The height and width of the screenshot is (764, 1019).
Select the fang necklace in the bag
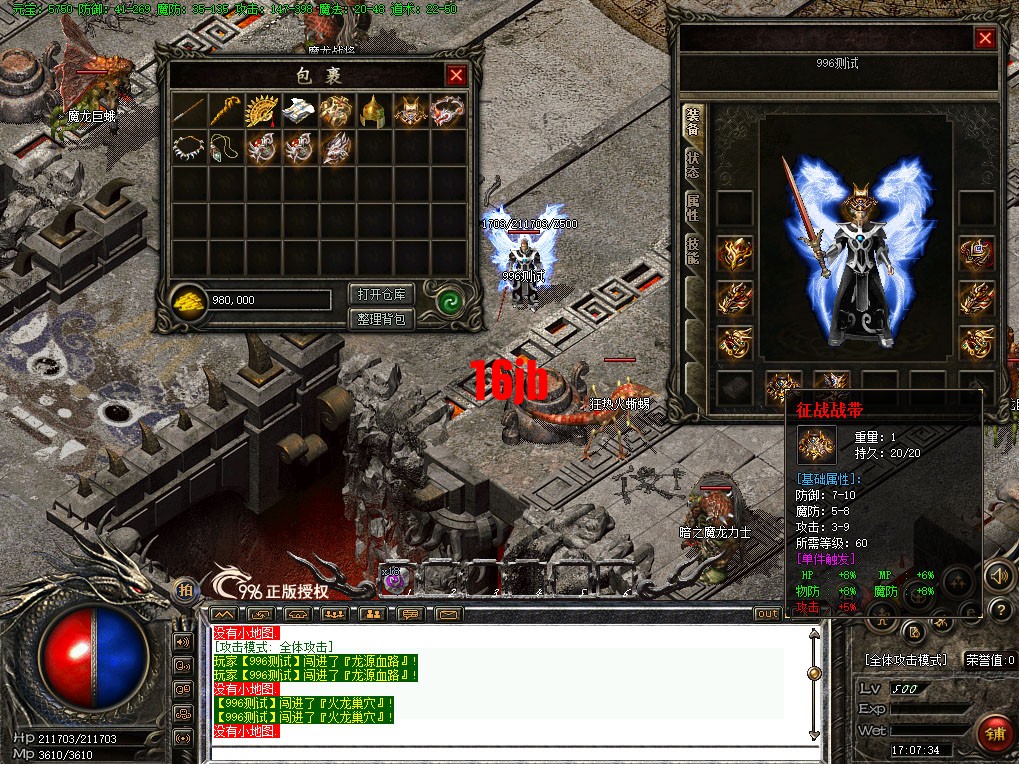pyautogui.click(x=189, y=148)
